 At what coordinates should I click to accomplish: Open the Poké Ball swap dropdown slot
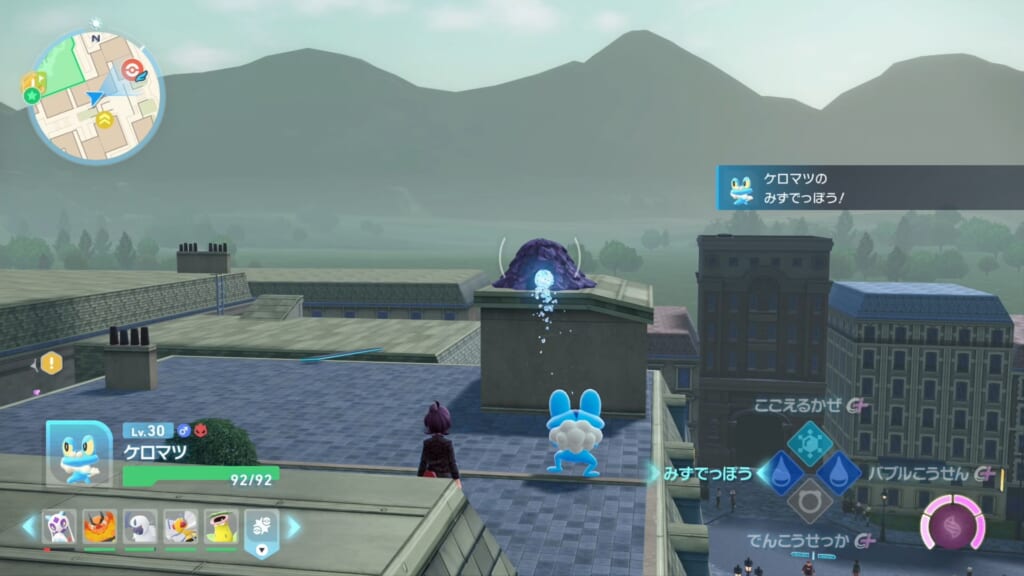[261, 530]
